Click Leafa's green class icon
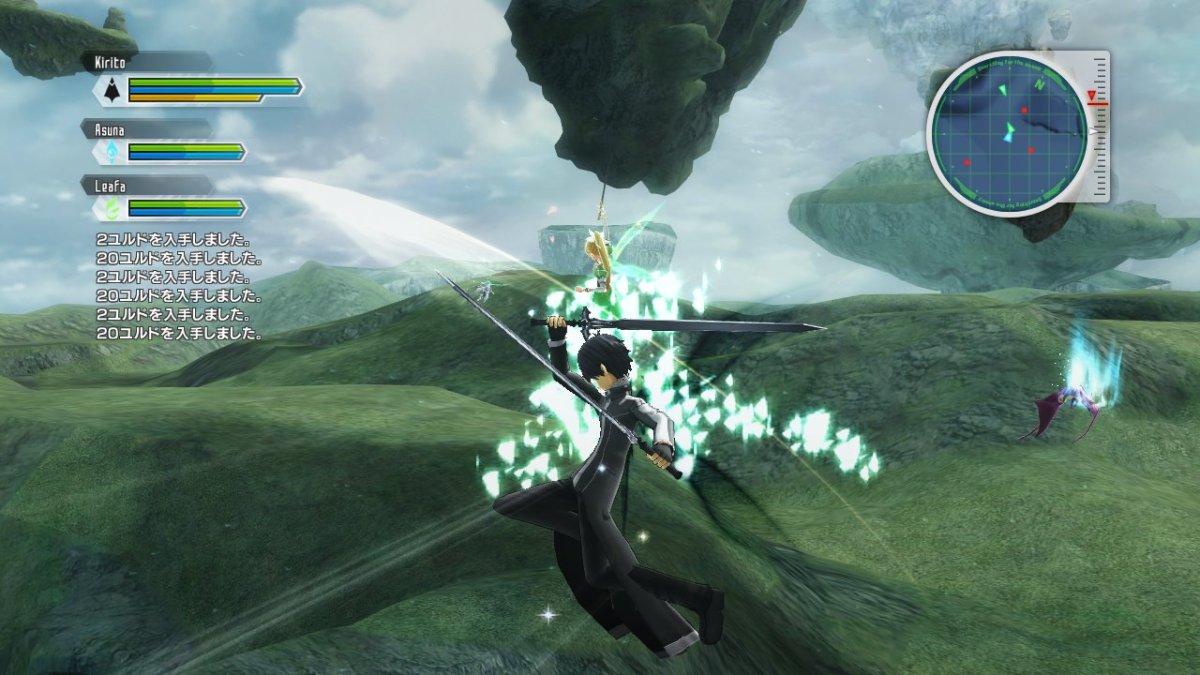 pos(111,208)
